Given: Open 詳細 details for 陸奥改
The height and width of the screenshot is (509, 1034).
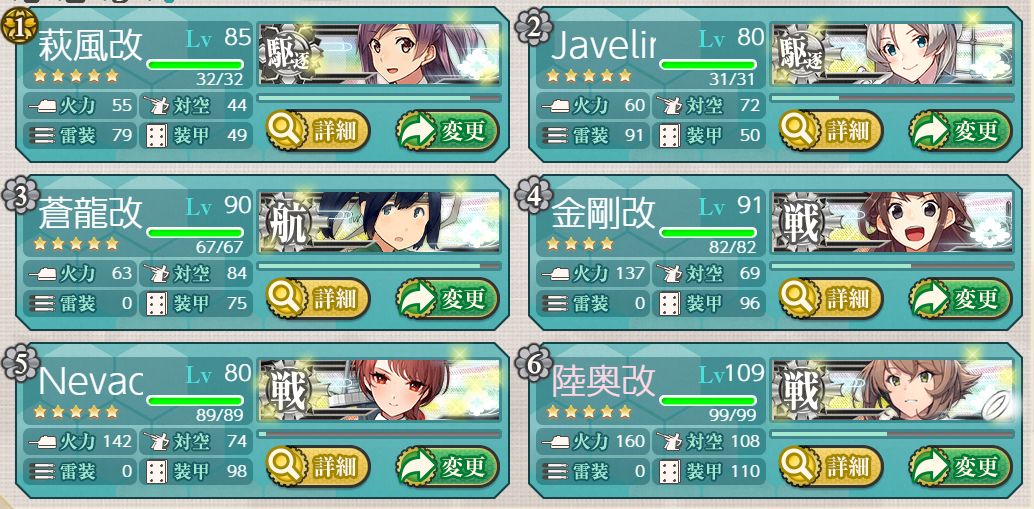Looking at the screenshot, I should pos(831,466).
